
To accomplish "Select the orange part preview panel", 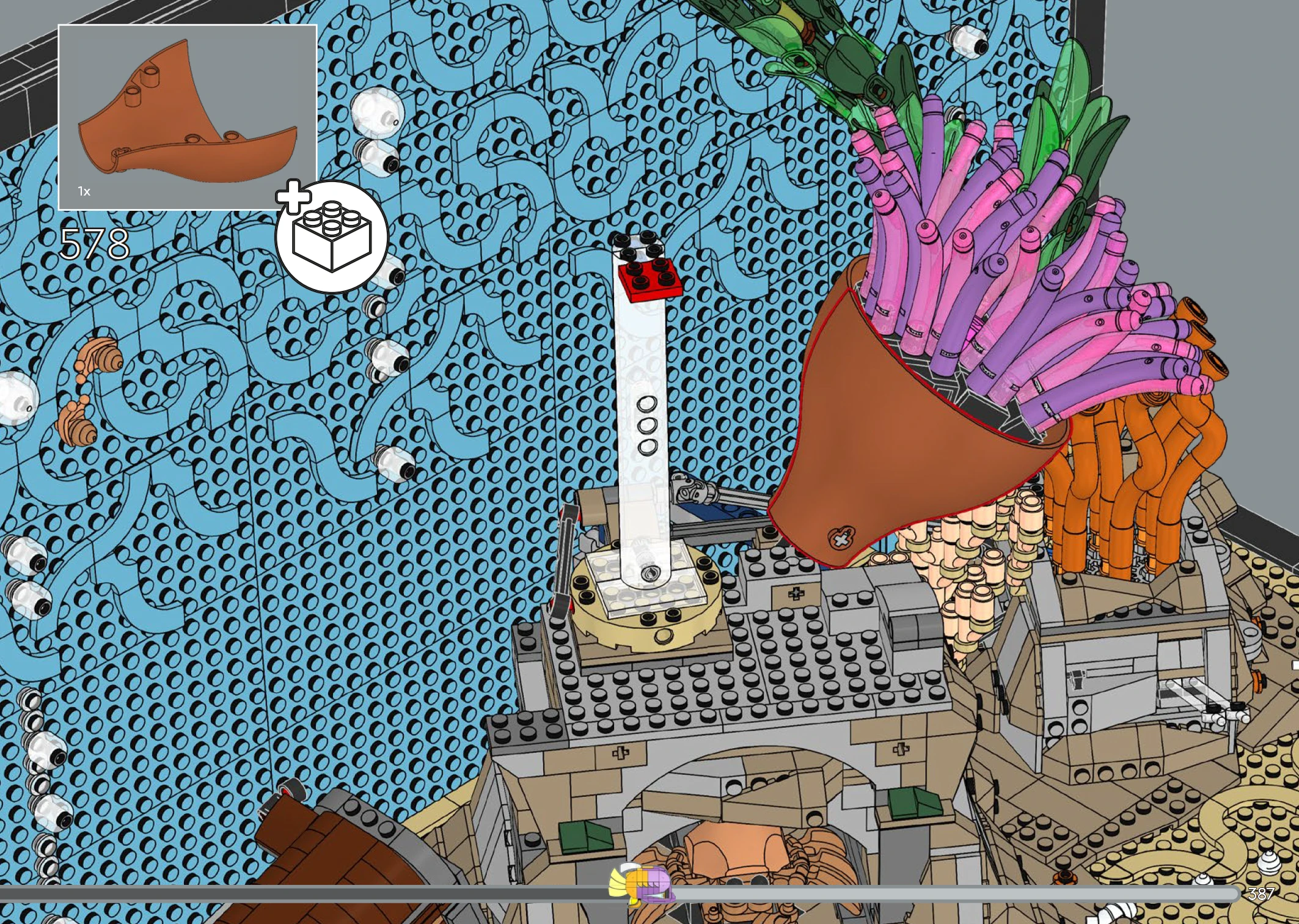I will [187, 117].
